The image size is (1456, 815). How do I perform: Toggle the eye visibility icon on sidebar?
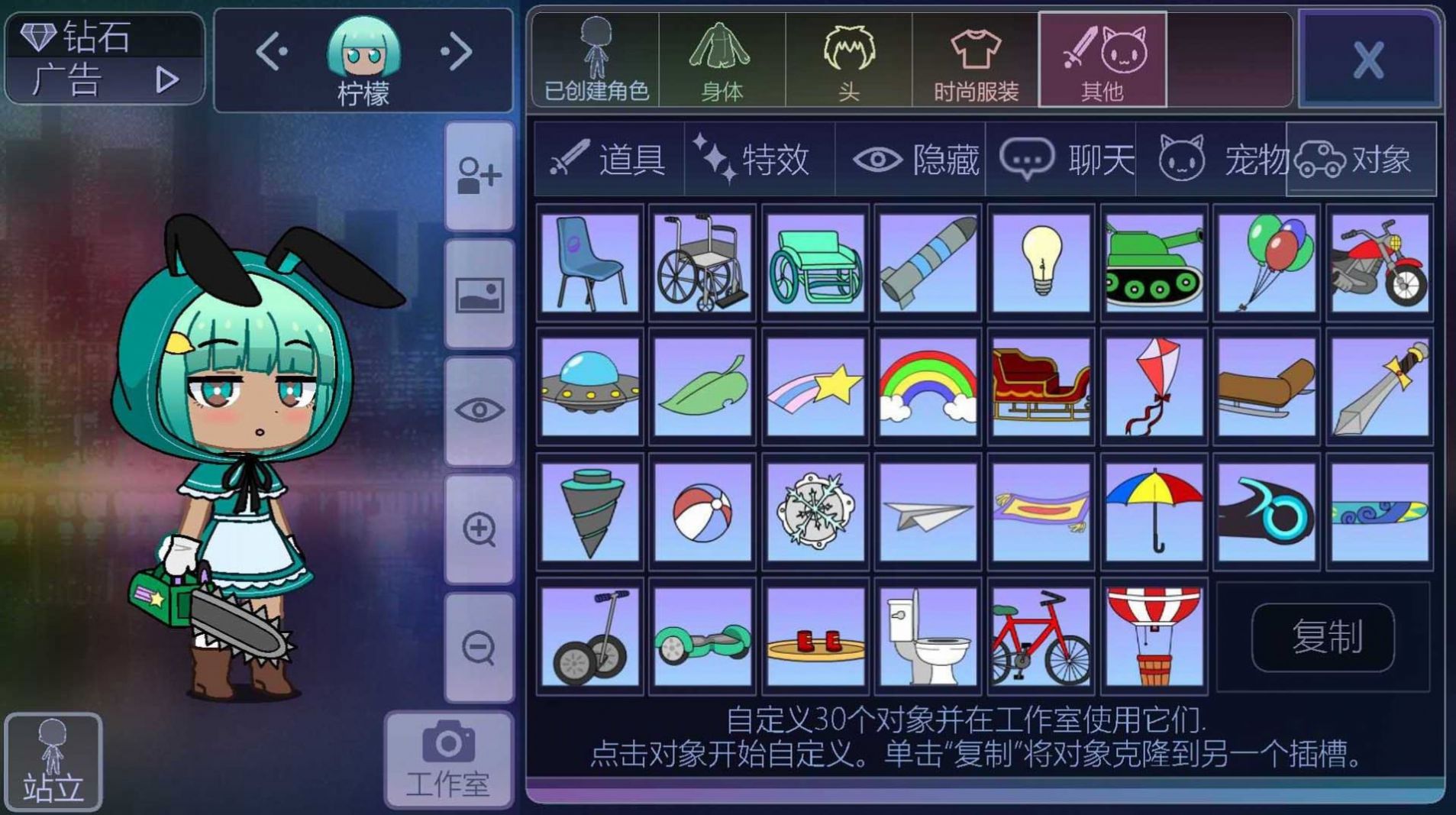click(478, 410)
